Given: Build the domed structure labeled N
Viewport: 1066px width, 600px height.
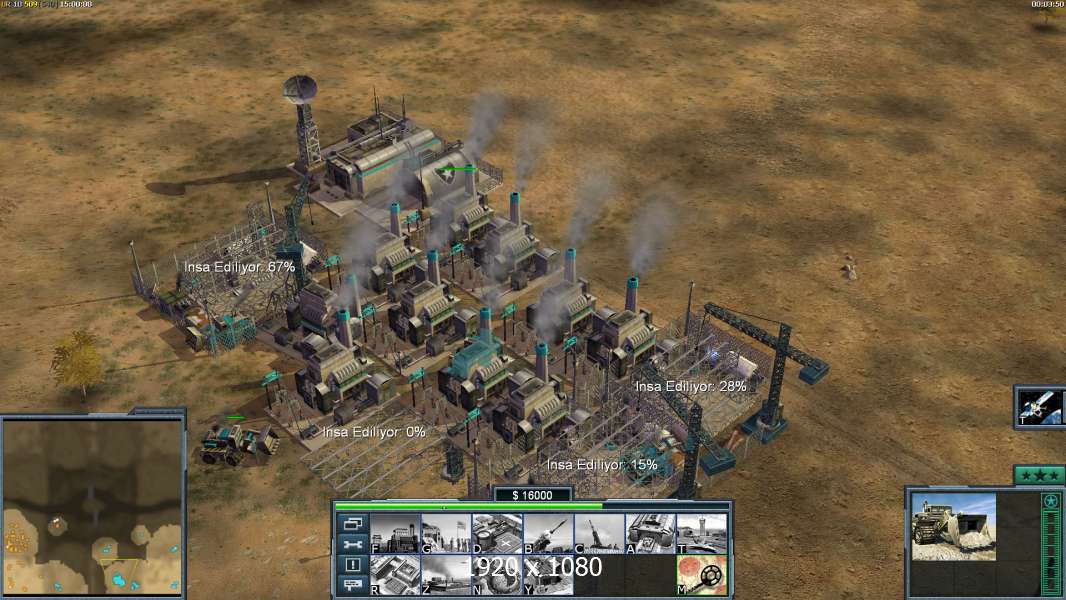Looking at the screenshot, I should point(497,575).
